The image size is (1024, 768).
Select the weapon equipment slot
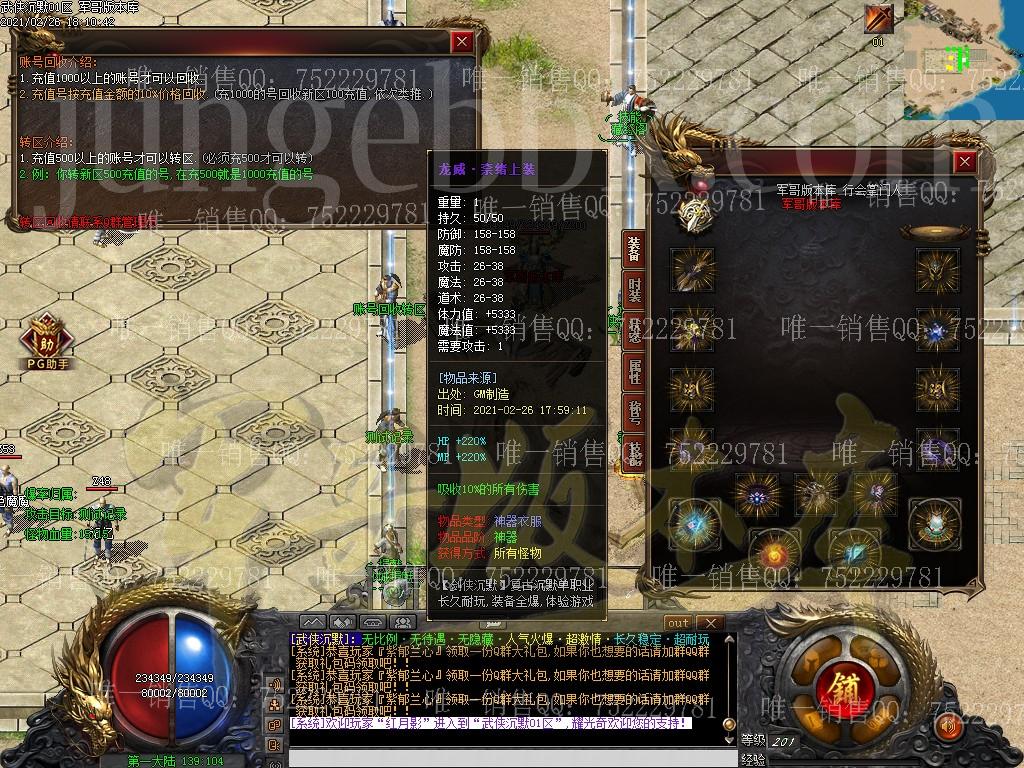click(692, 269)
